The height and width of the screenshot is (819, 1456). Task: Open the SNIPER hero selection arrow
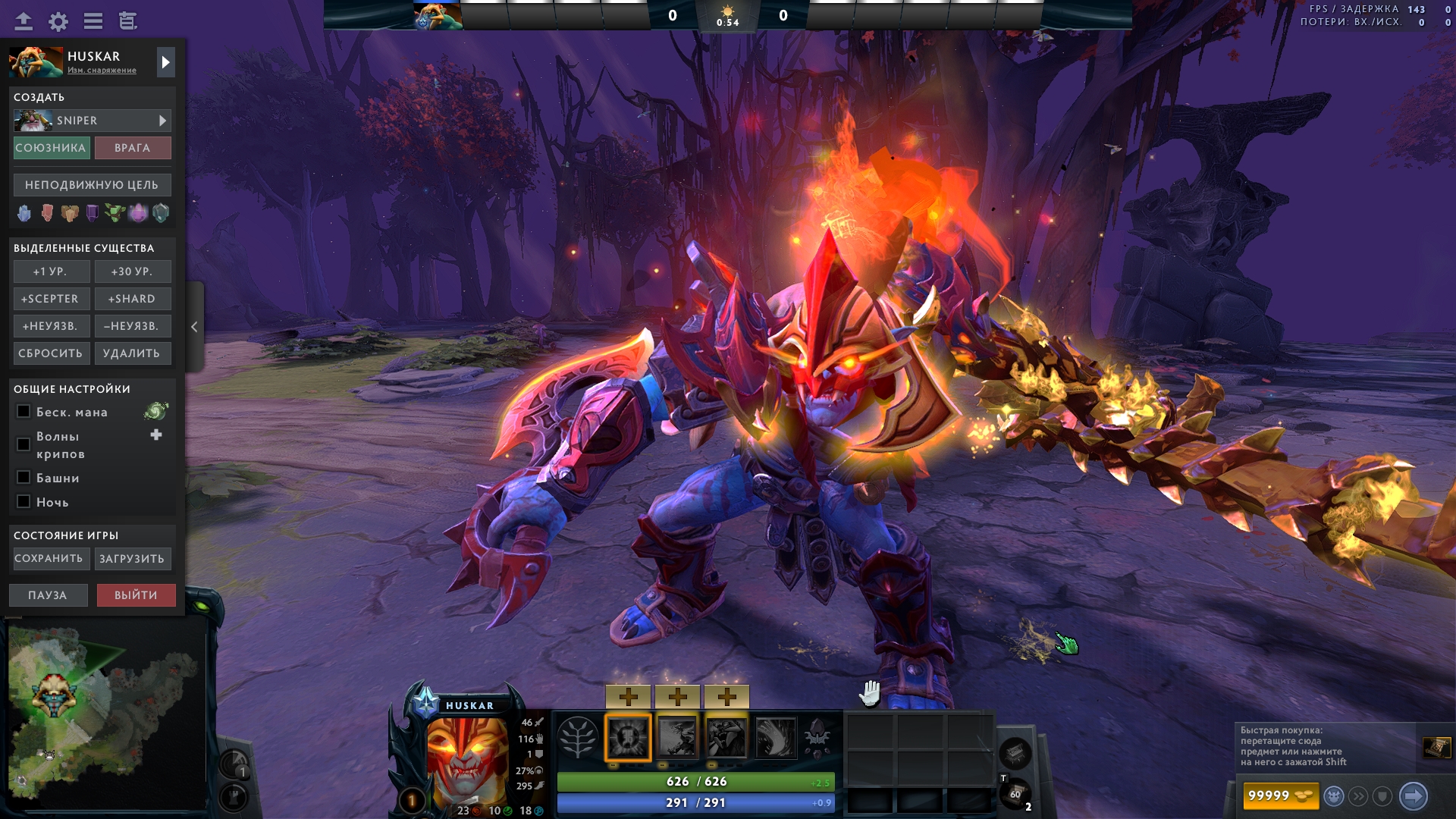(162, 120)
